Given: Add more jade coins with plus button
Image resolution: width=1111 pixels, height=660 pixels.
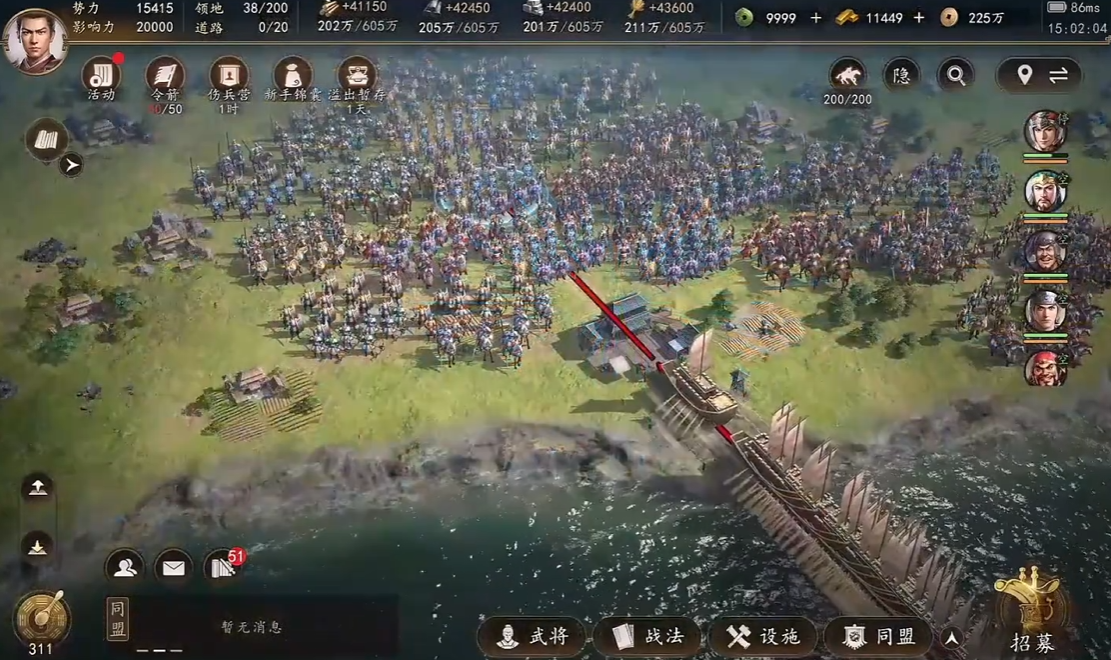Looking at the screenshot, I should 816,17.
